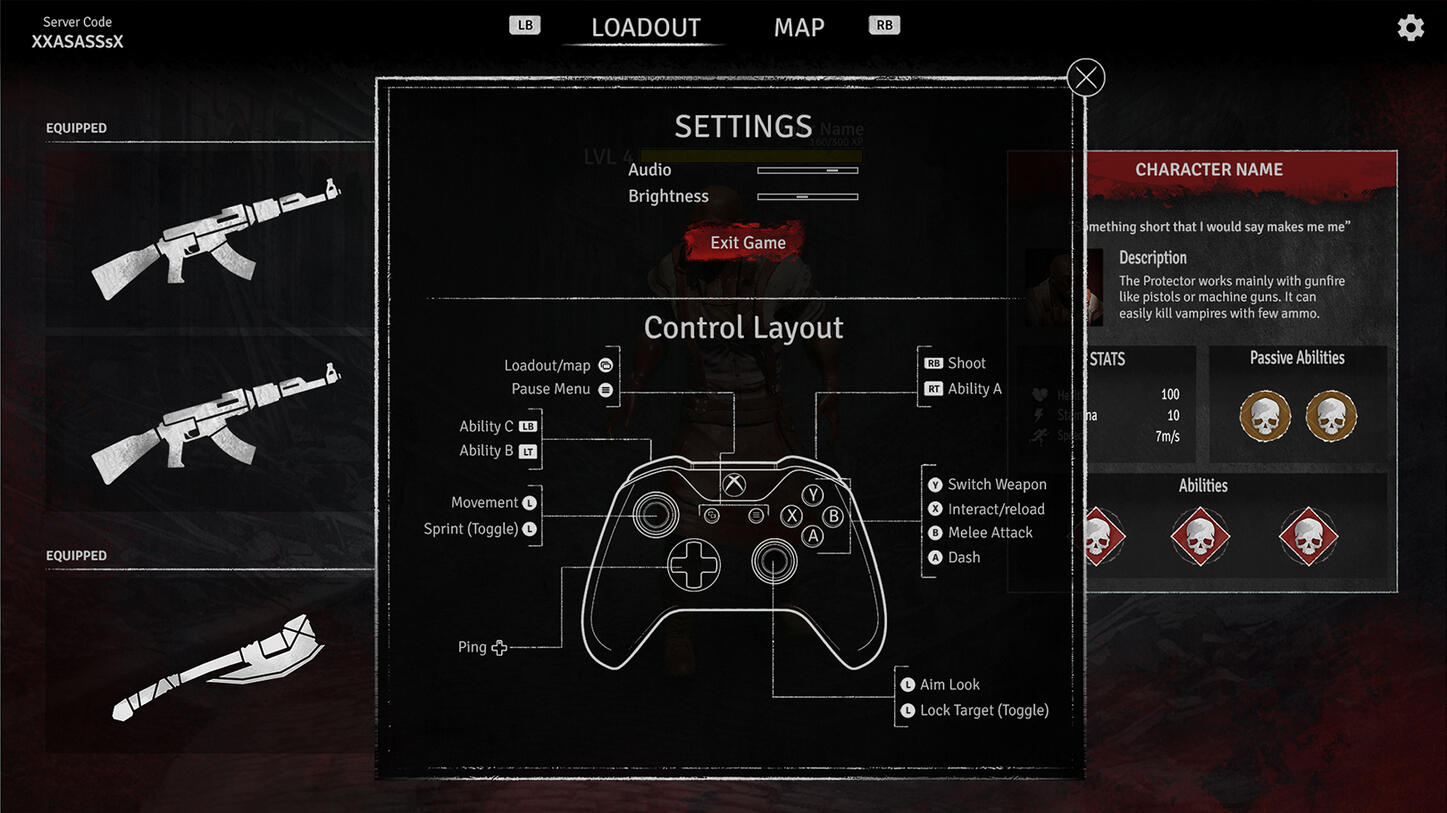This screenshot has width=1447, height=813.
Task: Click the red Exit Game button
Action: tap(747, 243)
